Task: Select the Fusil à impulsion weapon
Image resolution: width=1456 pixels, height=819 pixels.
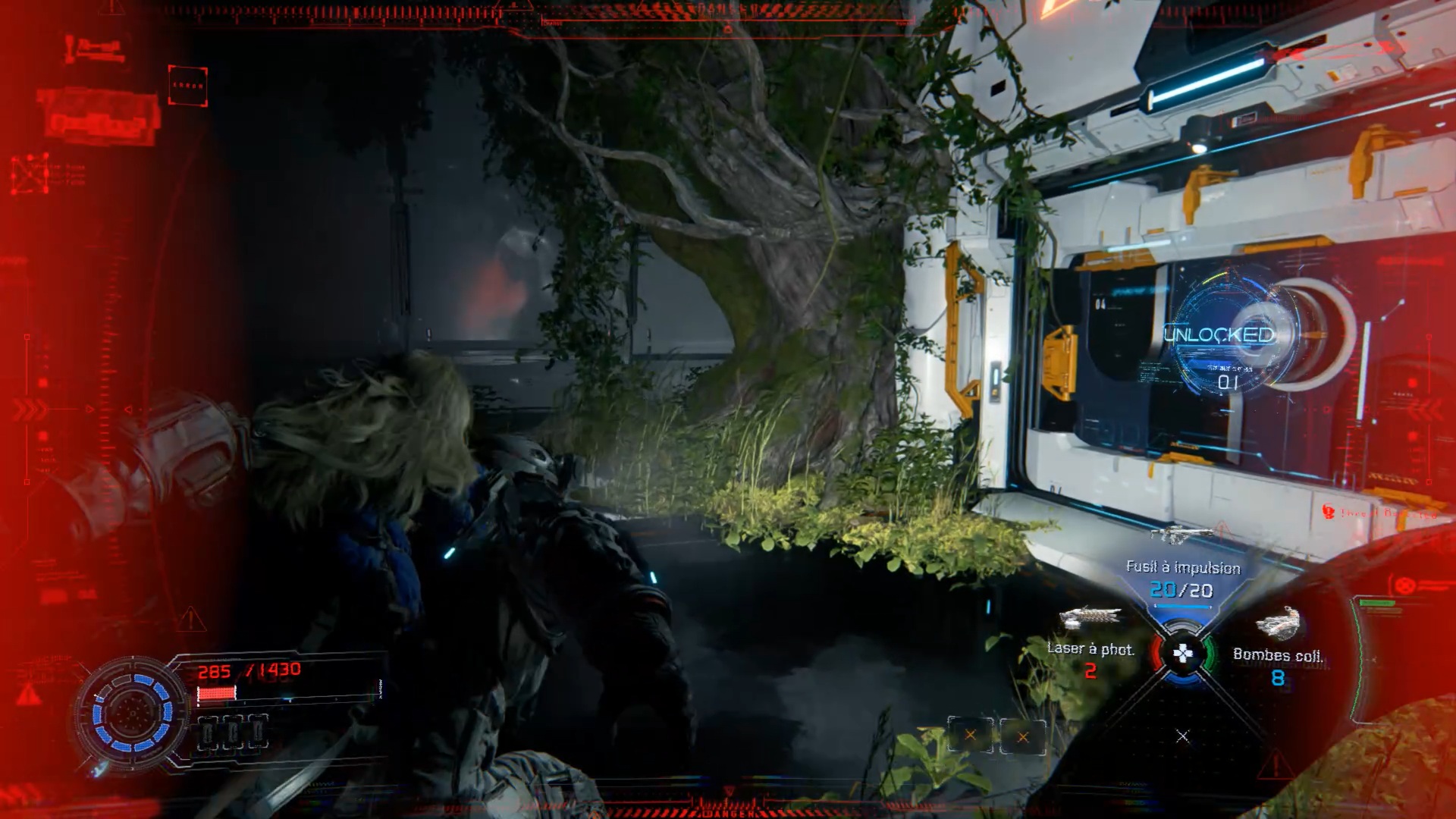Action: 1182,567
